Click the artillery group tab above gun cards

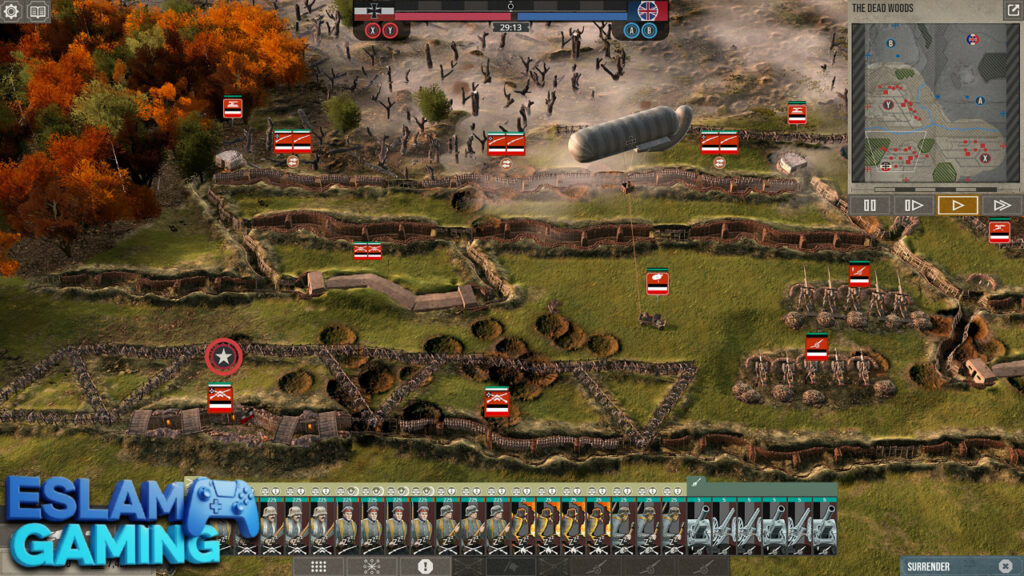tap(697, 484)
